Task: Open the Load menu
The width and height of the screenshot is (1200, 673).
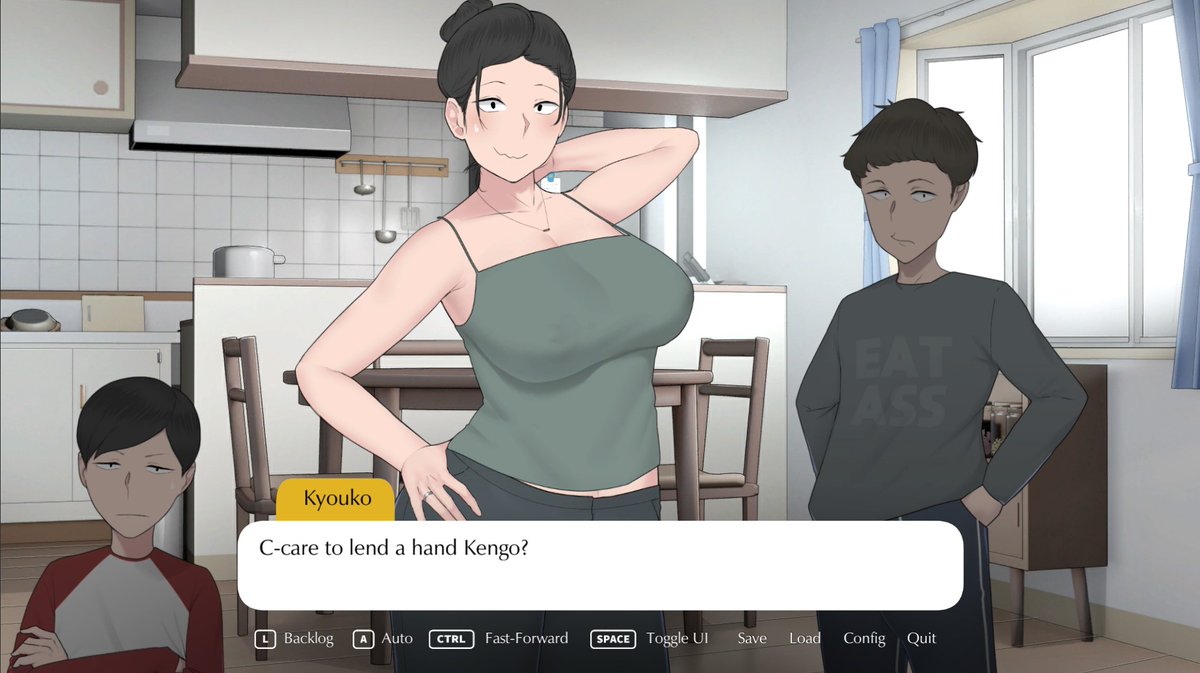Action: pos(804,638)
